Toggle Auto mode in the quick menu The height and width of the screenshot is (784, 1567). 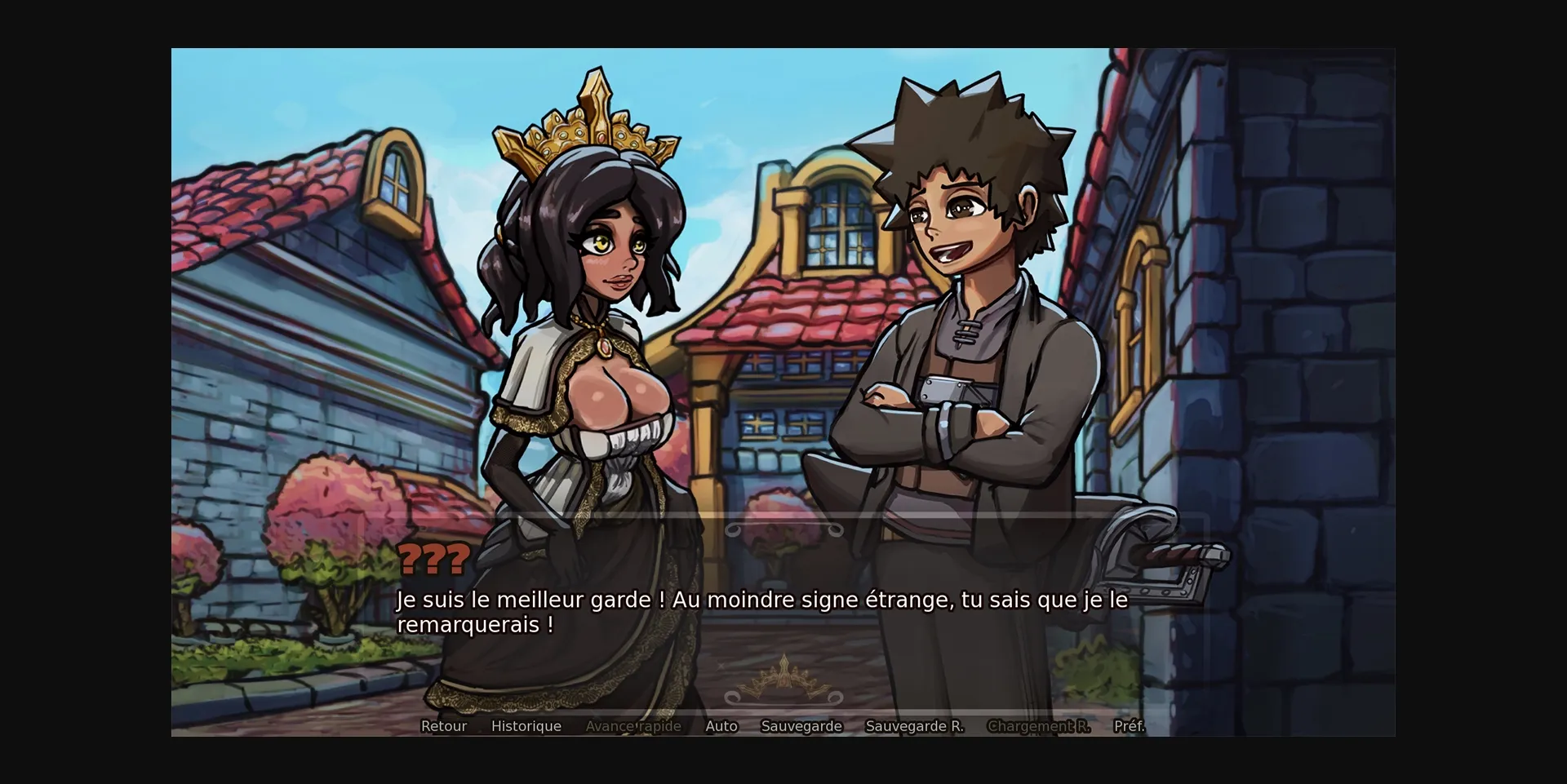[x=721, y=726]
